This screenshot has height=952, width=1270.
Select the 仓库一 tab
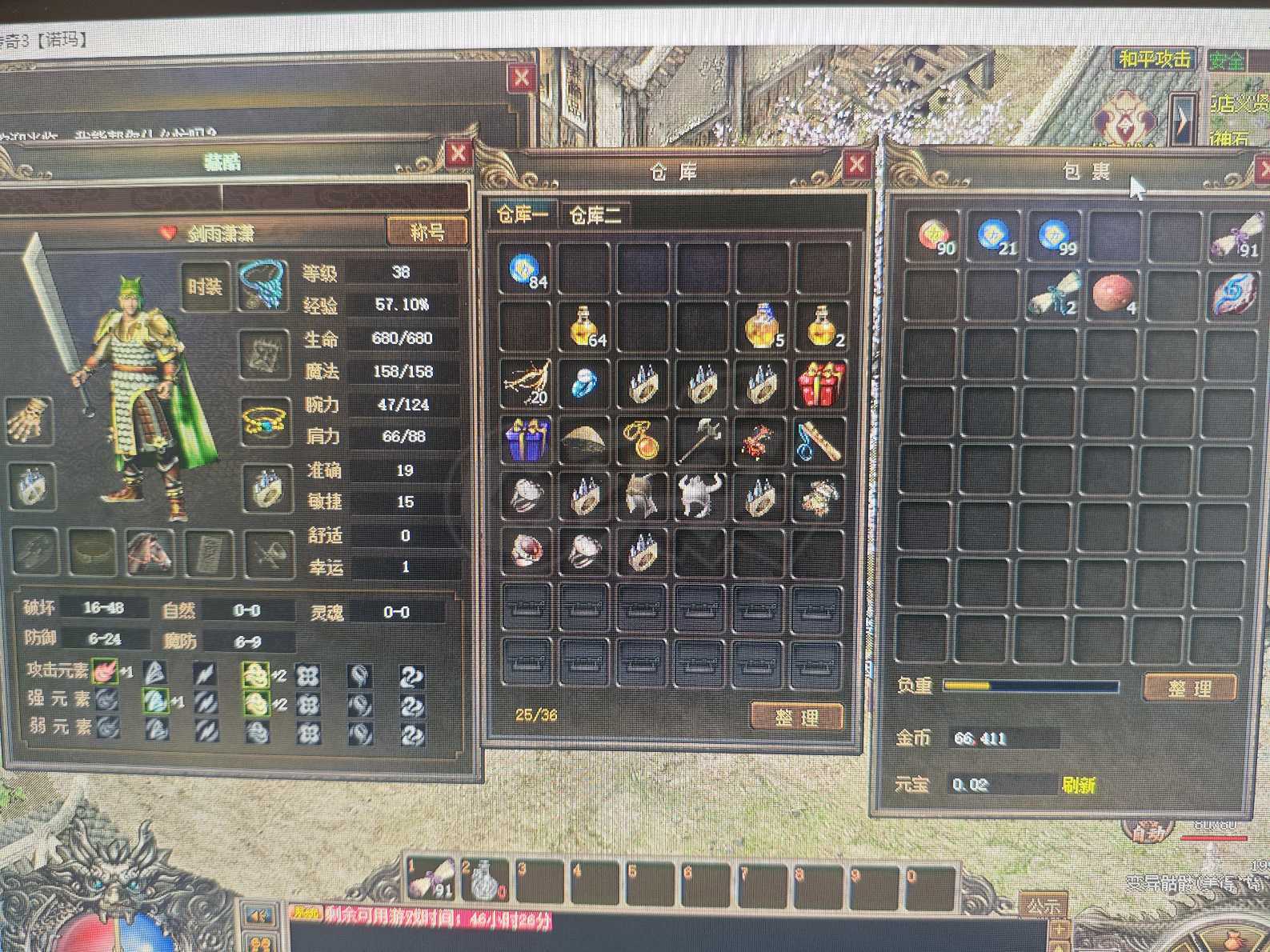coord(523,214)
